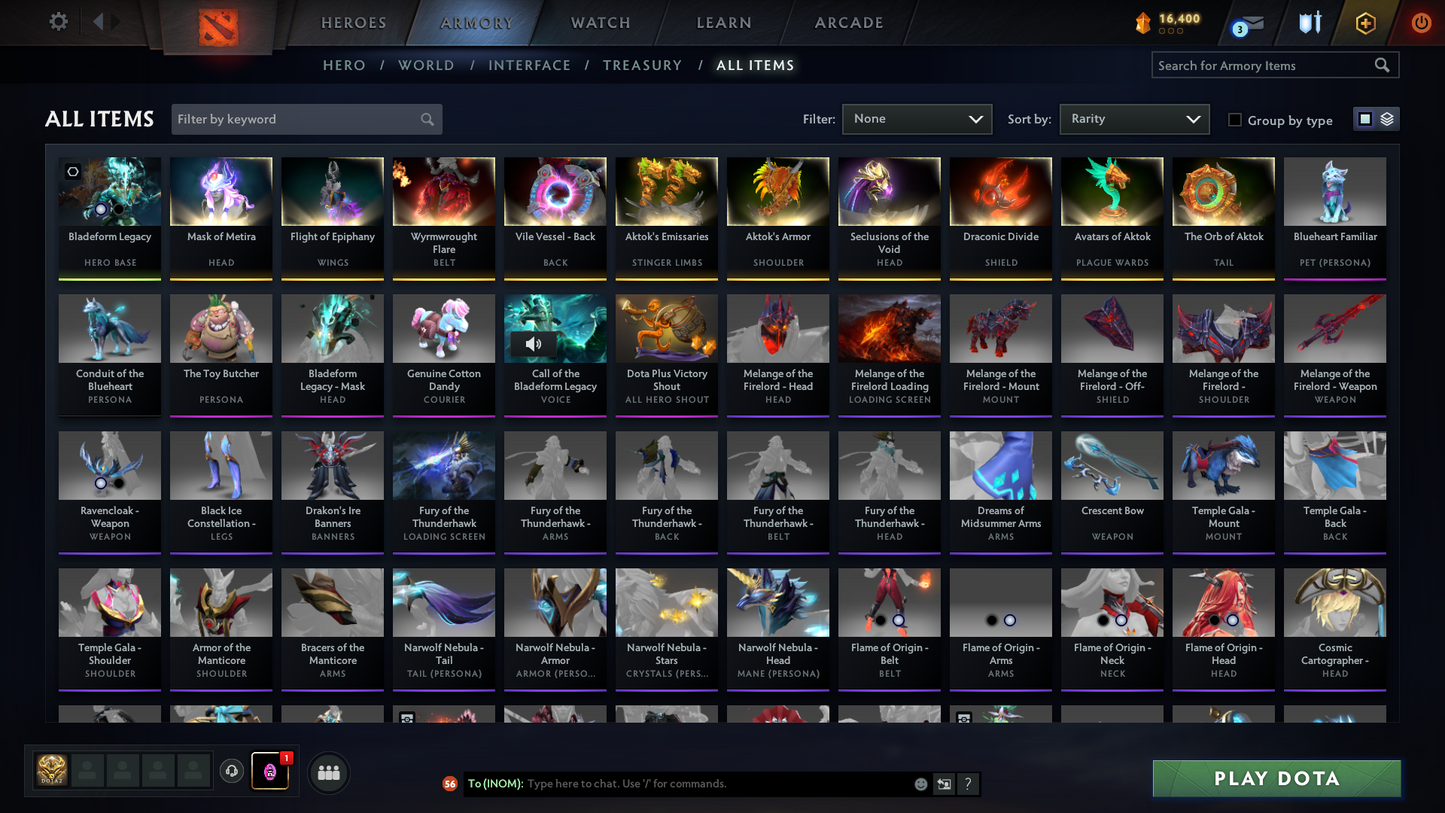Click the shield and sword armory icon
1445x813 pixels.
pos(1310,22)
